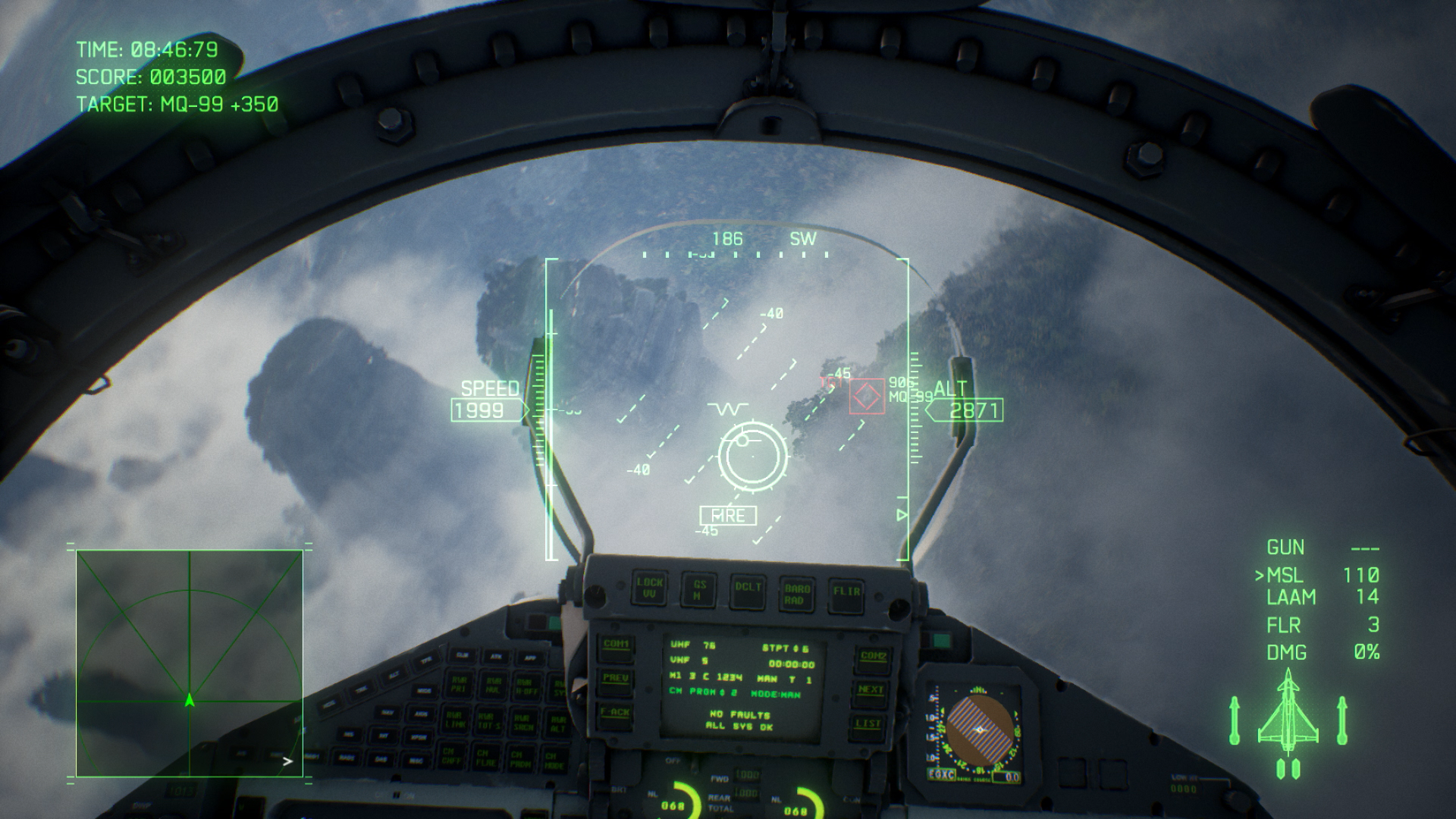Select the FLIR button on the up-front panel
The width and height of the screenshot is (1456, 819).
click(847, 591)
